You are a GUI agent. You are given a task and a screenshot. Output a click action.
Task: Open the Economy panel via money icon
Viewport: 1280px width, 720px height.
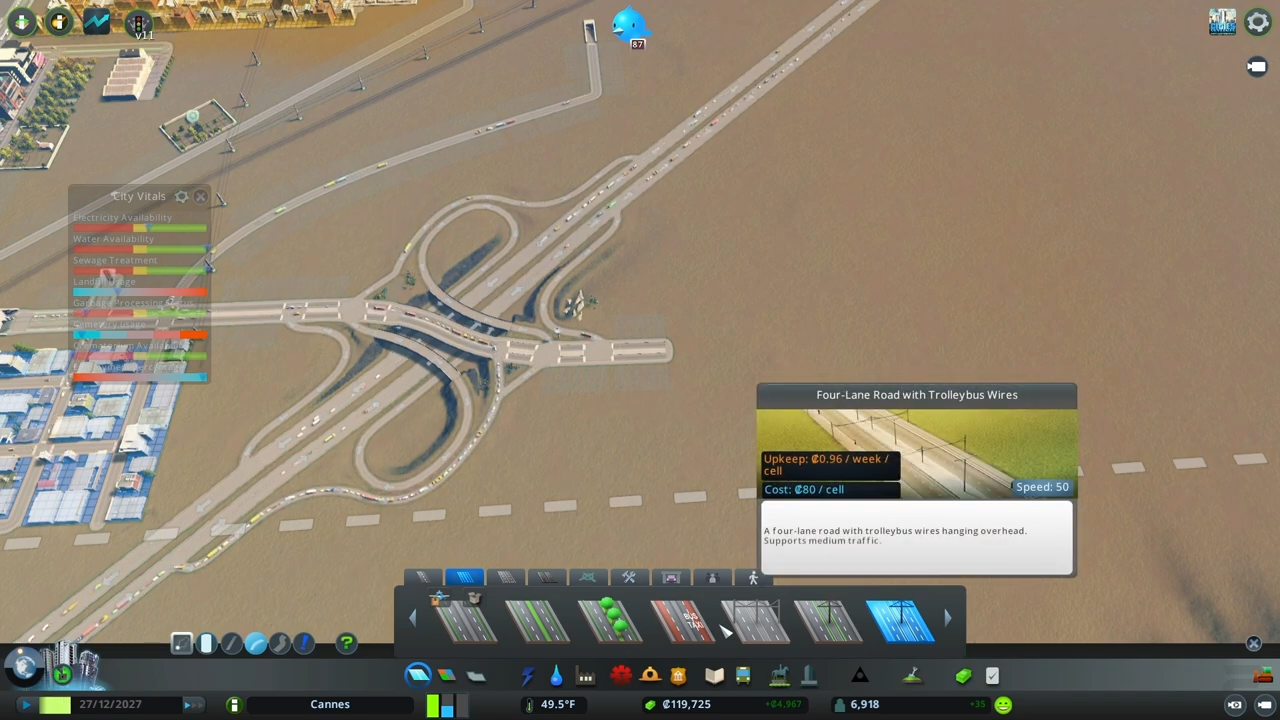pyautogui.click(x=961, y=676)
